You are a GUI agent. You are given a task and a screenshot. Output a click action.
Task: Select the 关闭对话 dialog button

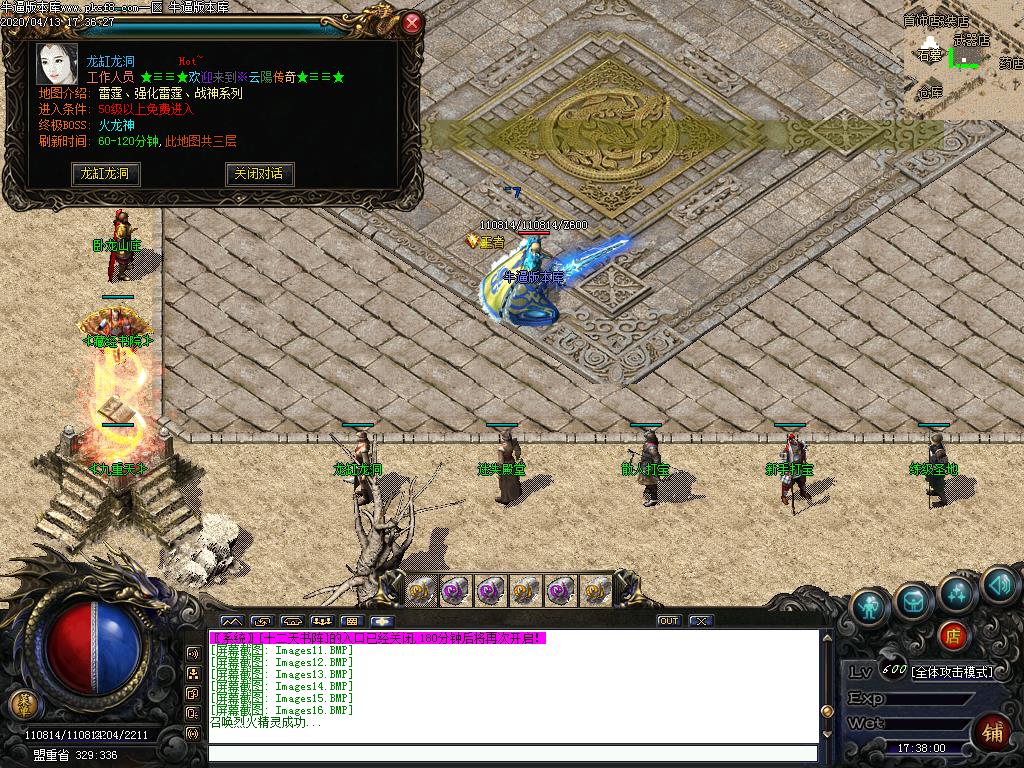(258, 174)
